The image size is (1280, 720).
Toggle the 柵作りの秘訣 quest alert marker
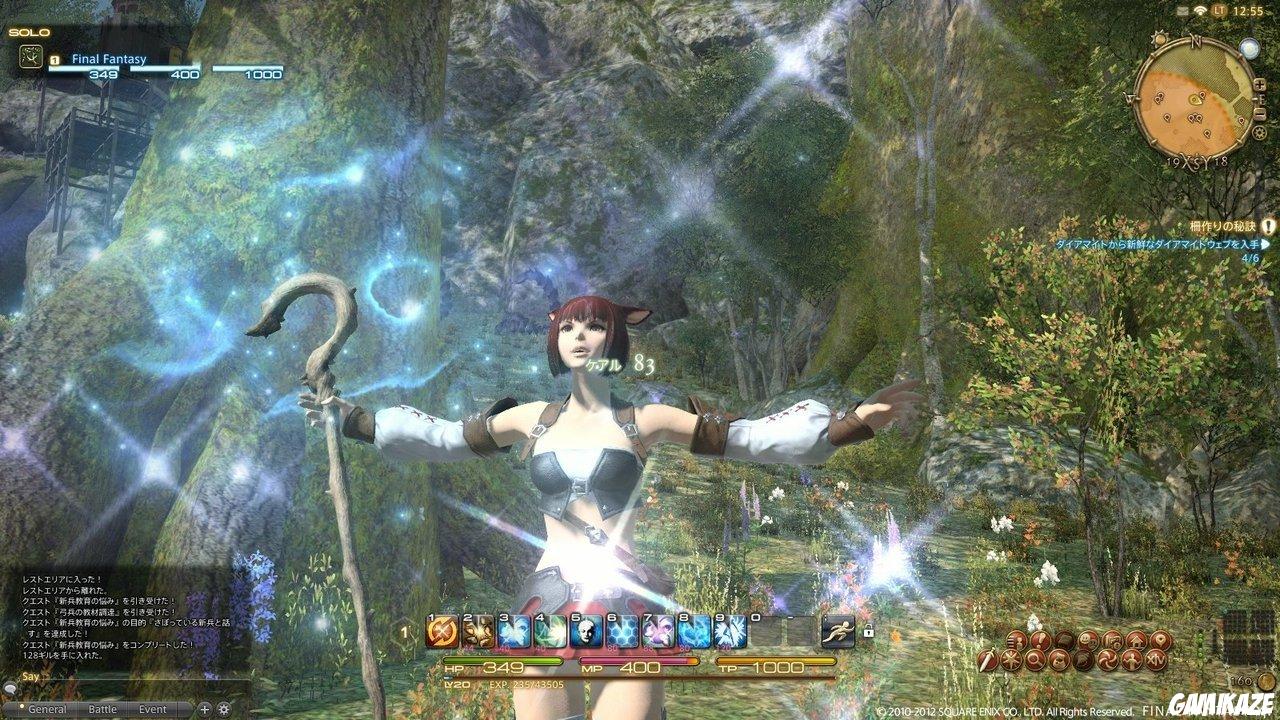click(1267, 227)
